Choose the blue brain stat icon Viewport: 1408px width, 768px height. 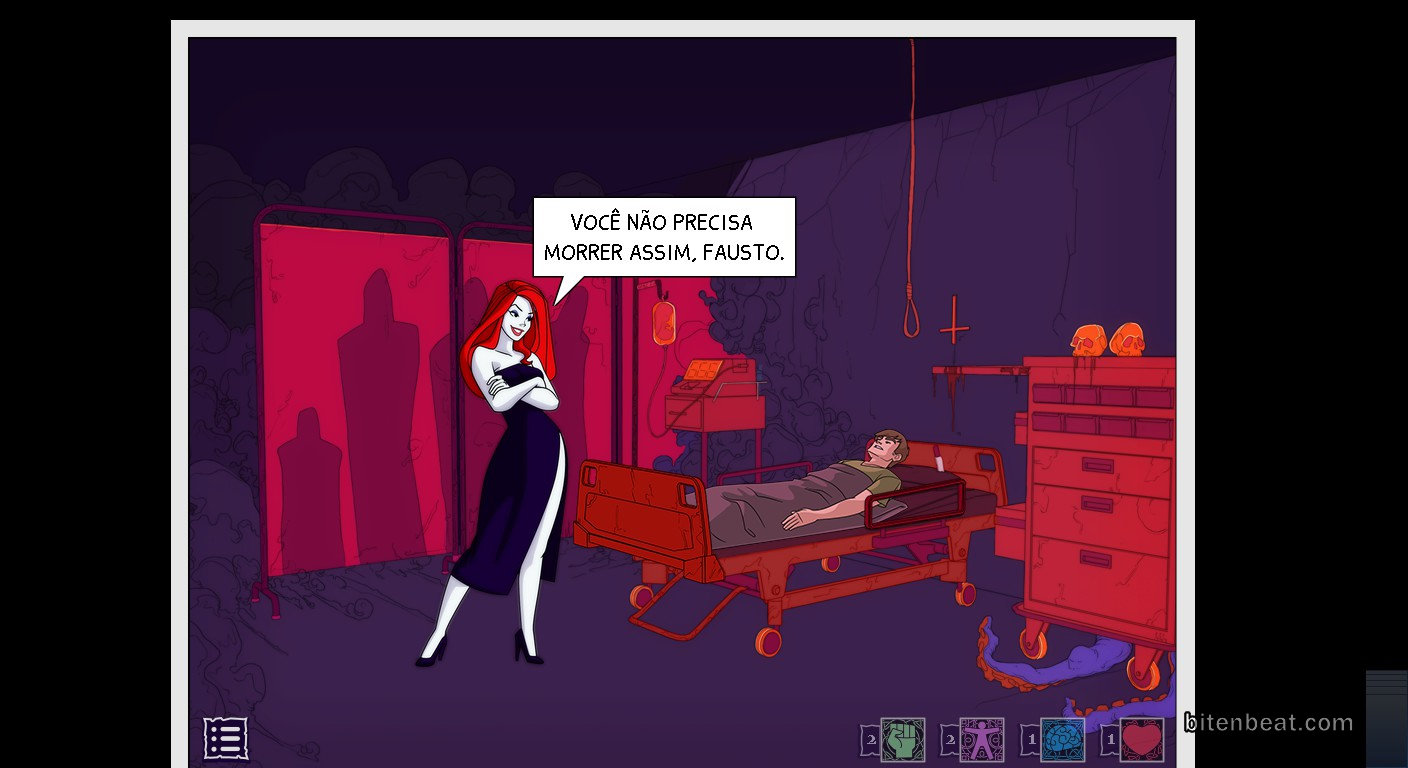(1062, 740)
